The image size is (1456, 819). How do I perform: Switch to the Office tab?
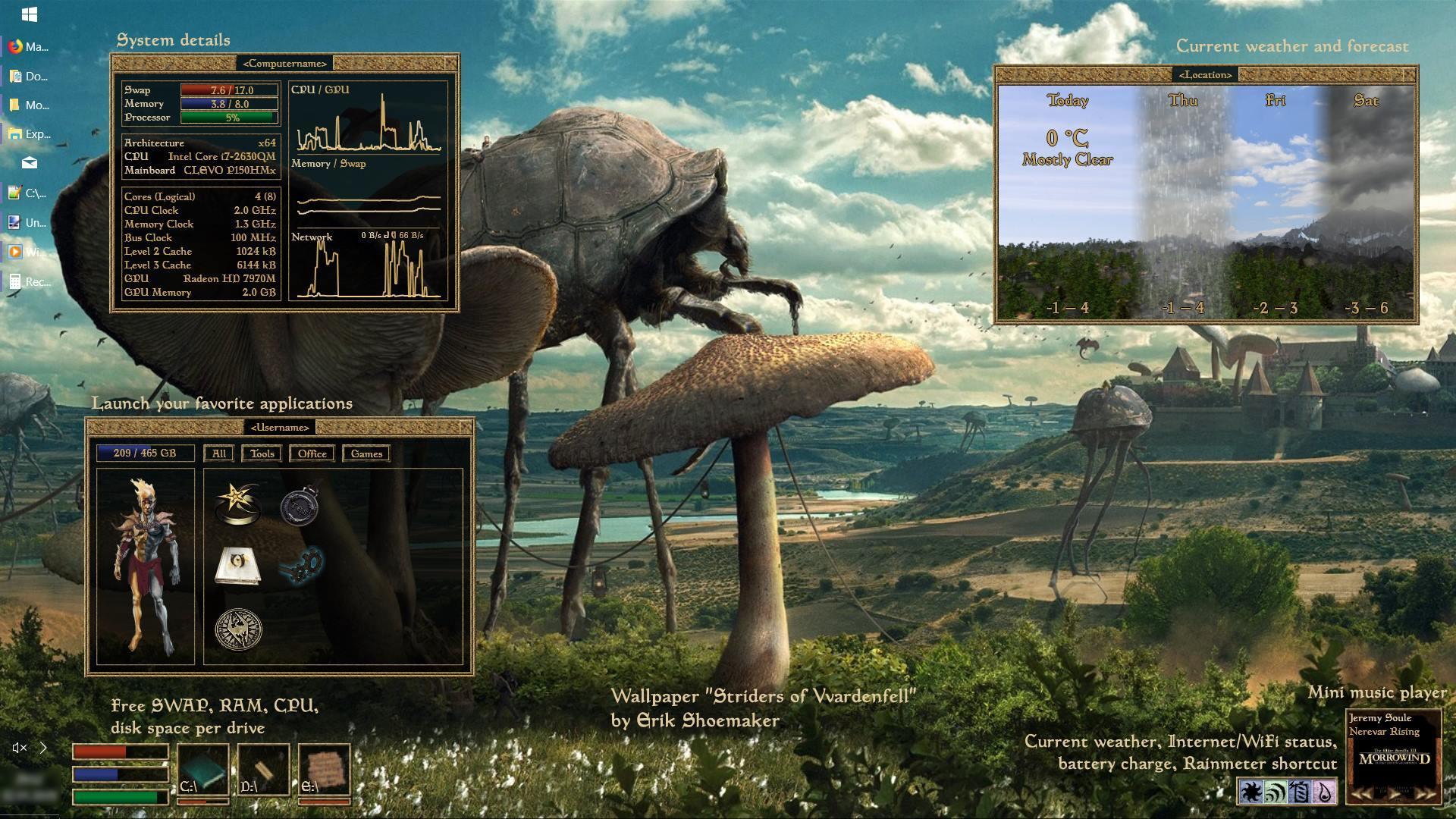click(x=312, y=453)
